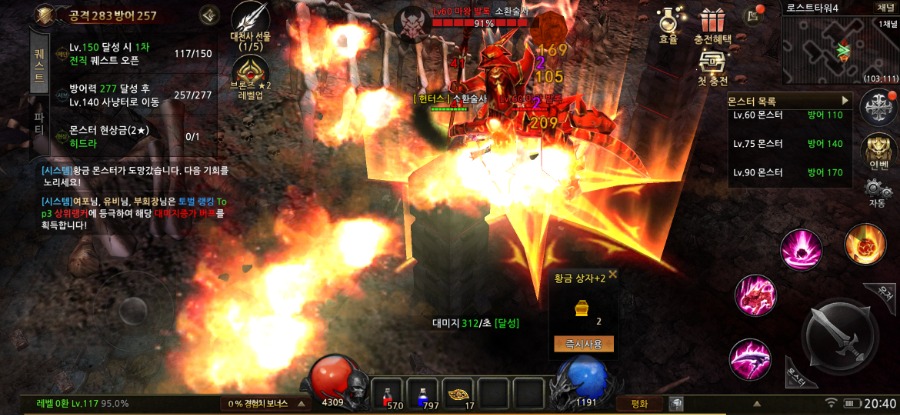The width and height of the screenshot is (900, 415).
Task: Open the 브론즈 레벨업 rank icon
Action: (249, 76)
